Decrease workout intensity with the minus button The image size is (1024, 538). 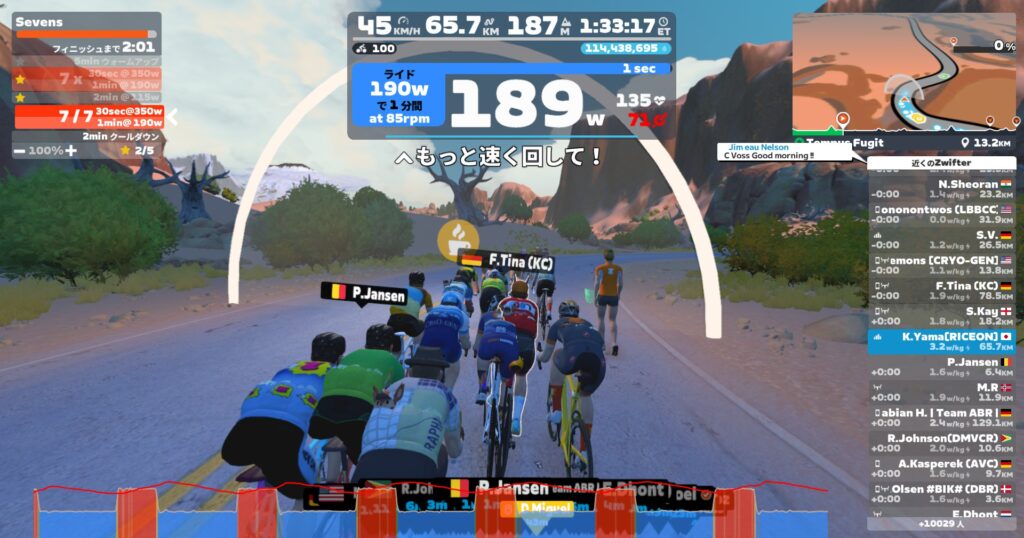[x=20, y=150]
